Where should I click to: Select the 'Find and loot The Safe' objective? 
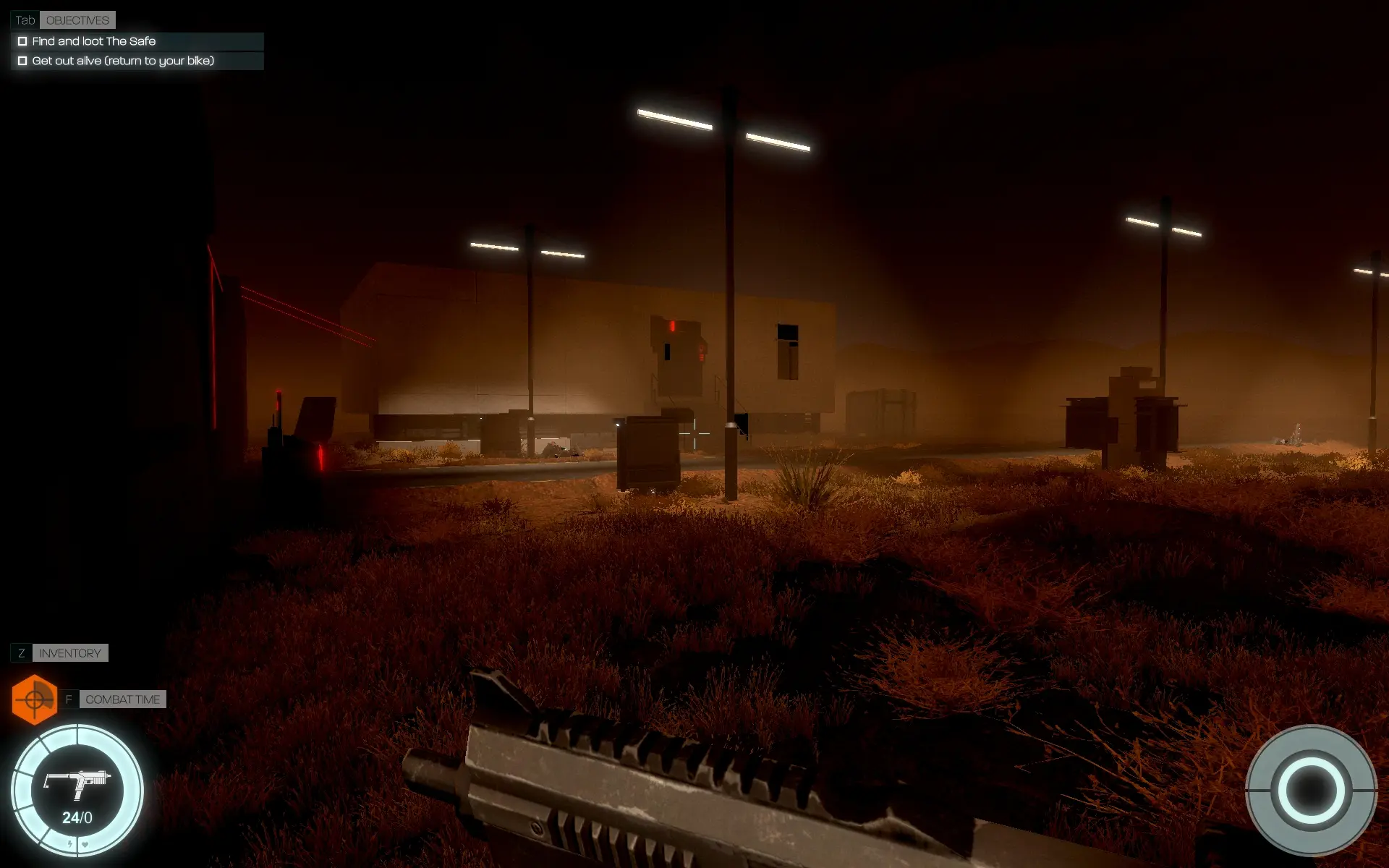point(94,41)
